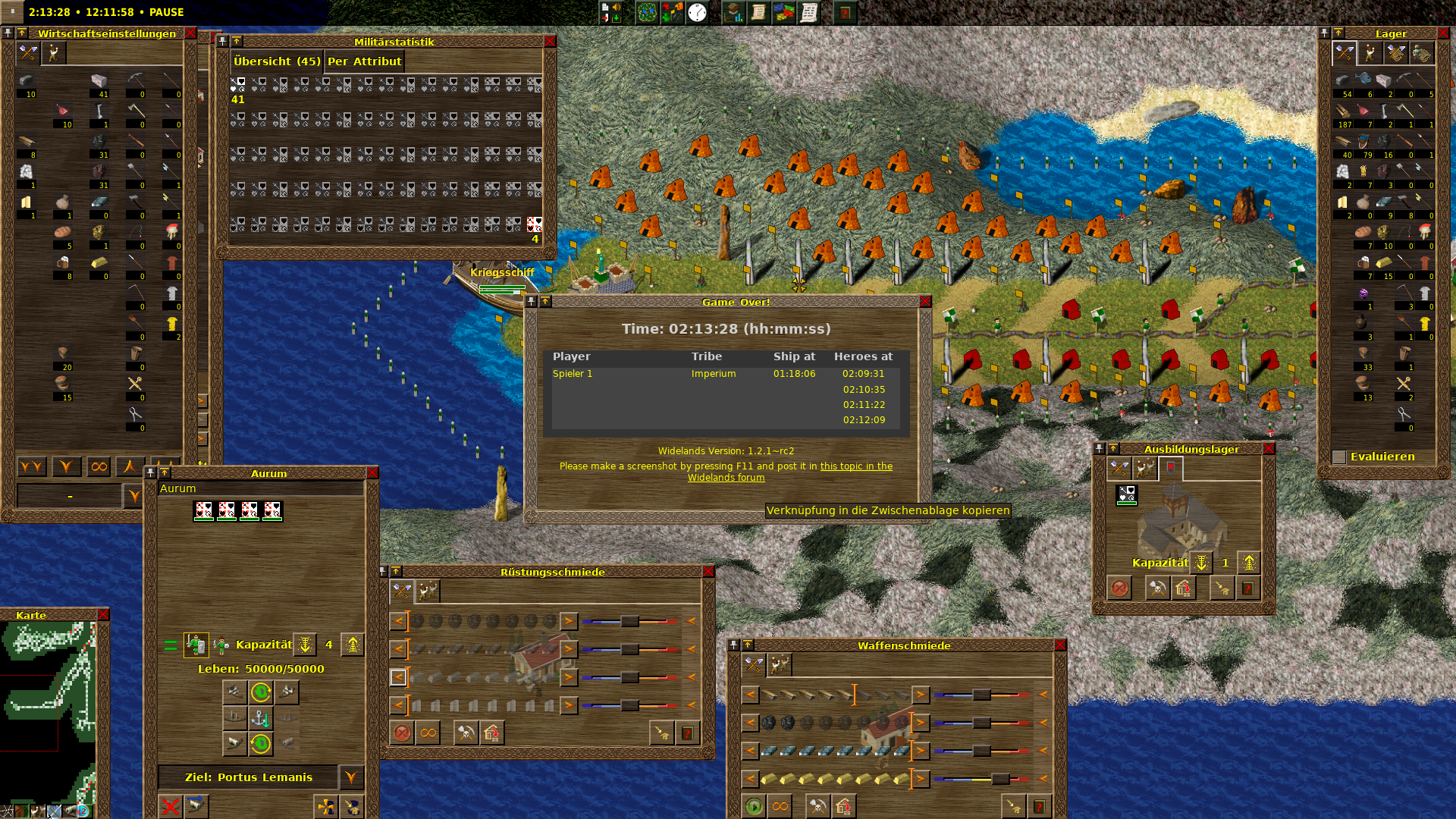This screenshot has height=819, width=1456.
Task: Decrease the Ausbildungslager Kapazität
Action: [1201, 563]
